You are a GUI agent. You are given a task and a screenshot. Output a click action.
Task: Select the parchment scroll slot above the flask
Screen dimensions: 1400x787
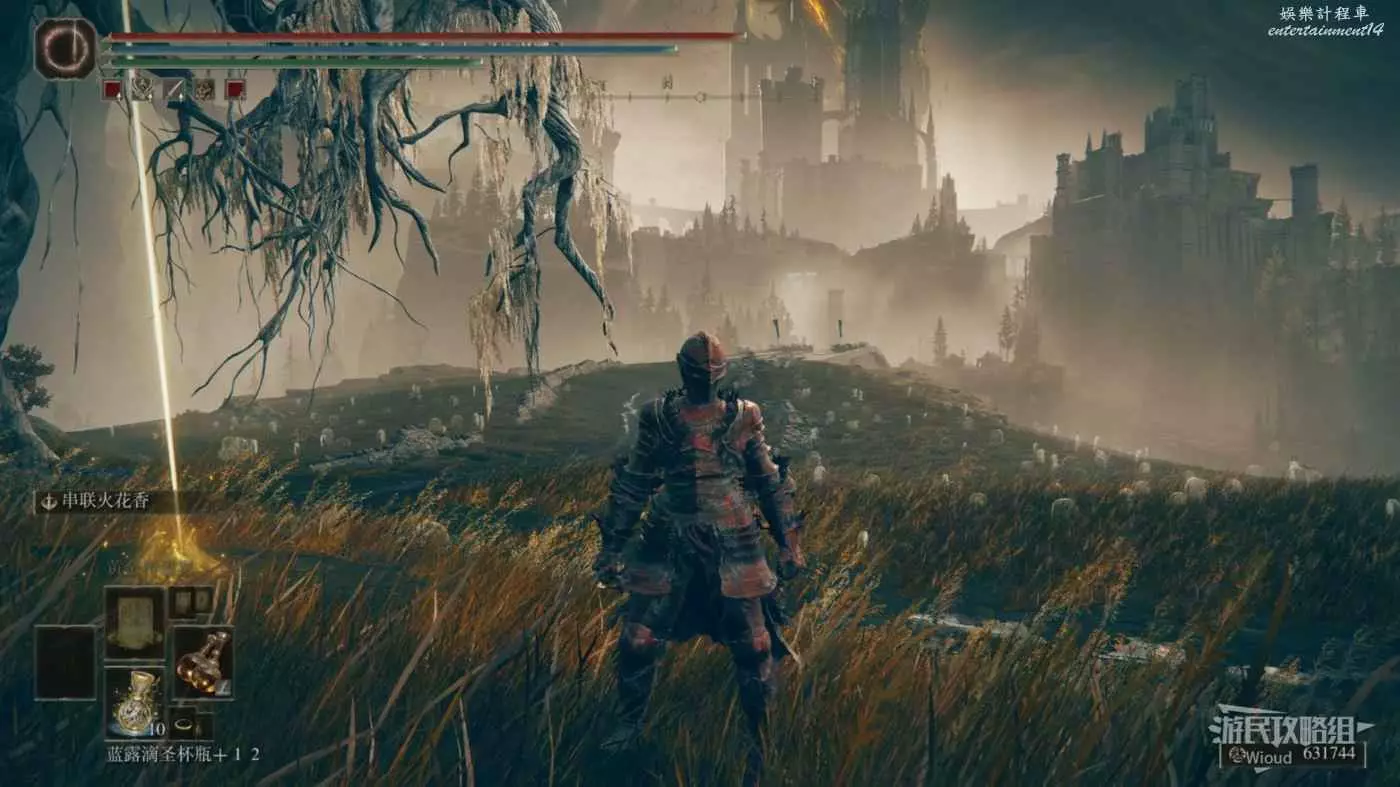(x=134, y=622)
